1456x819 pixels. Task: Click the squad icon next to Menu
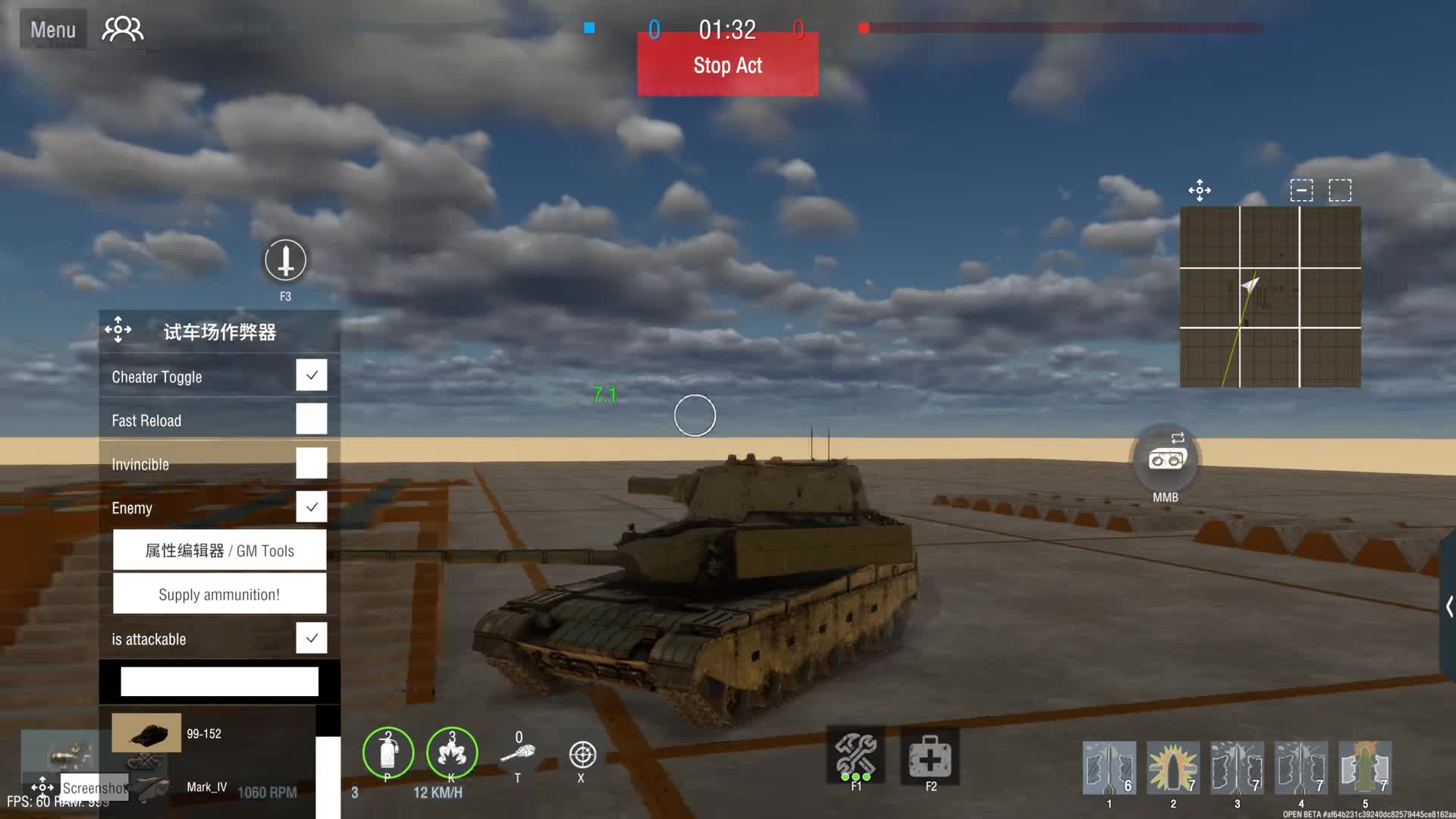121,28
